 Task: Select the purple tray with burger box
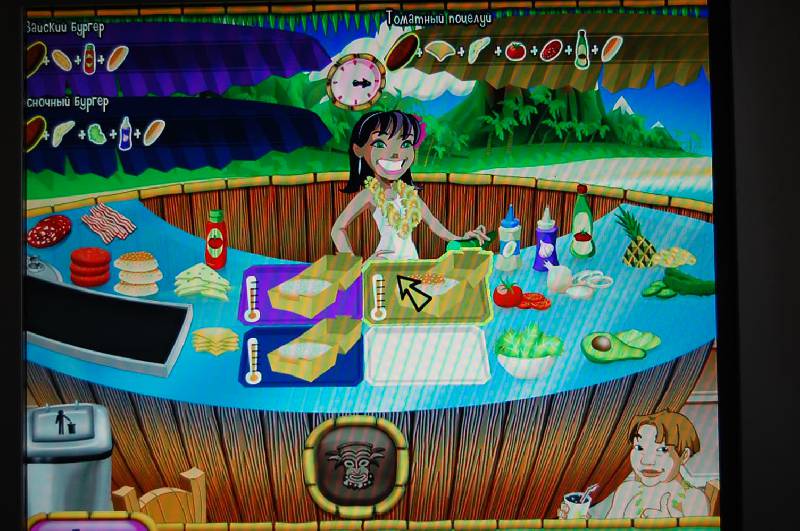[297, 290]
